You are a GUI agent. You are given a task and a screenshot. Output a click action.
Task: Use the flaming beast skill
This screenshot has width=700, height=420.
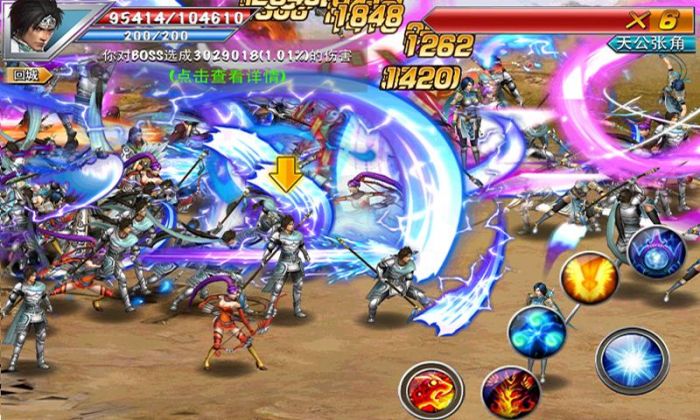[510, 390]
